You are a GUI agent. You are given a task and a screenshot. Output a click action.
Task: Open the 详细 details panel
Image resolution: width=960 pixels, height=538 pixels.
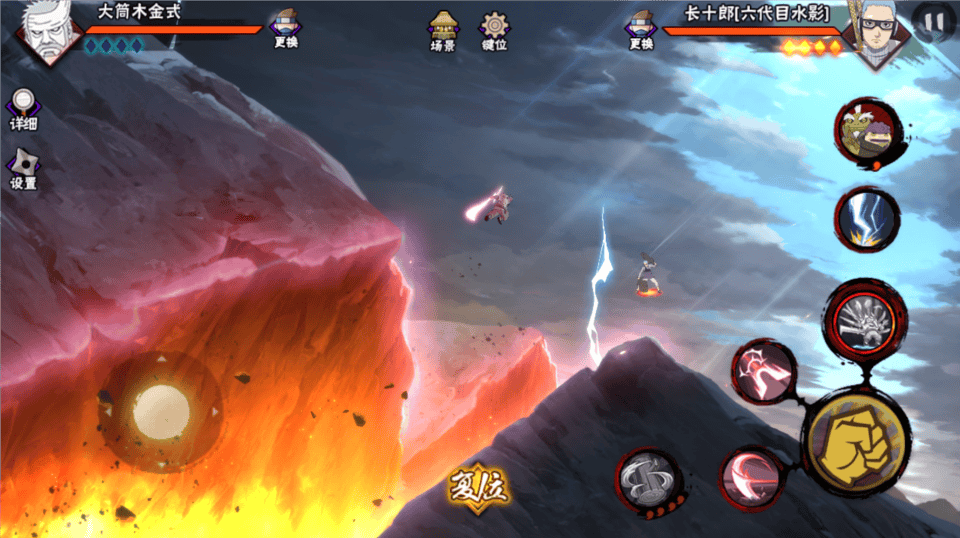pos(23,107)
